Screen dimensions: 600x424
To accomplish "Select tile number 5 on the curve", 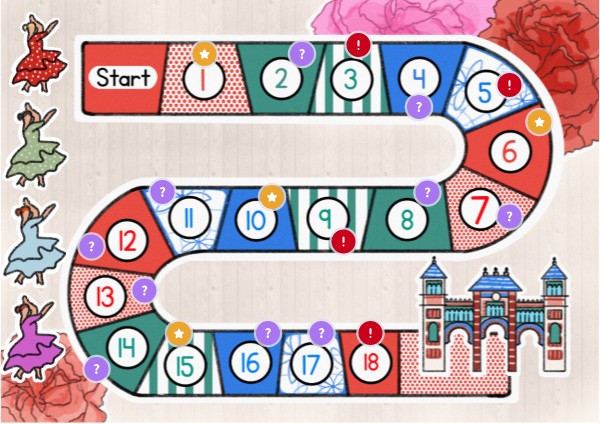I will point(486,93).
